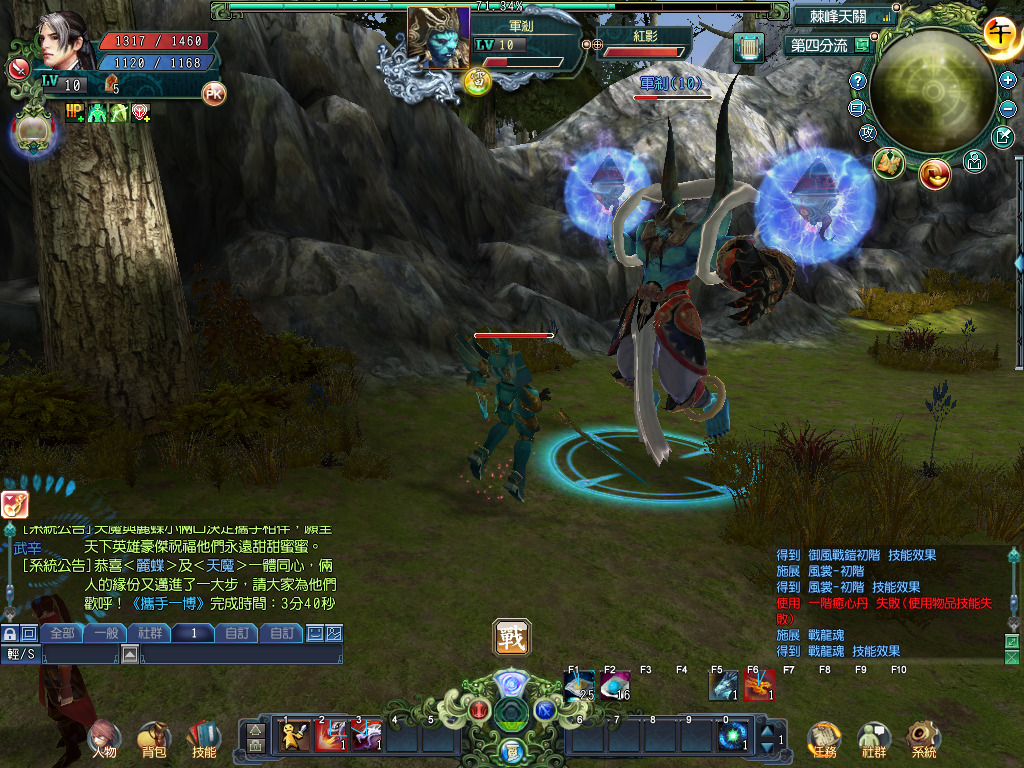Activate the yellow figure sword skill in slot 1
This screenshot has width=1024, height=768.
coord(293,736)
